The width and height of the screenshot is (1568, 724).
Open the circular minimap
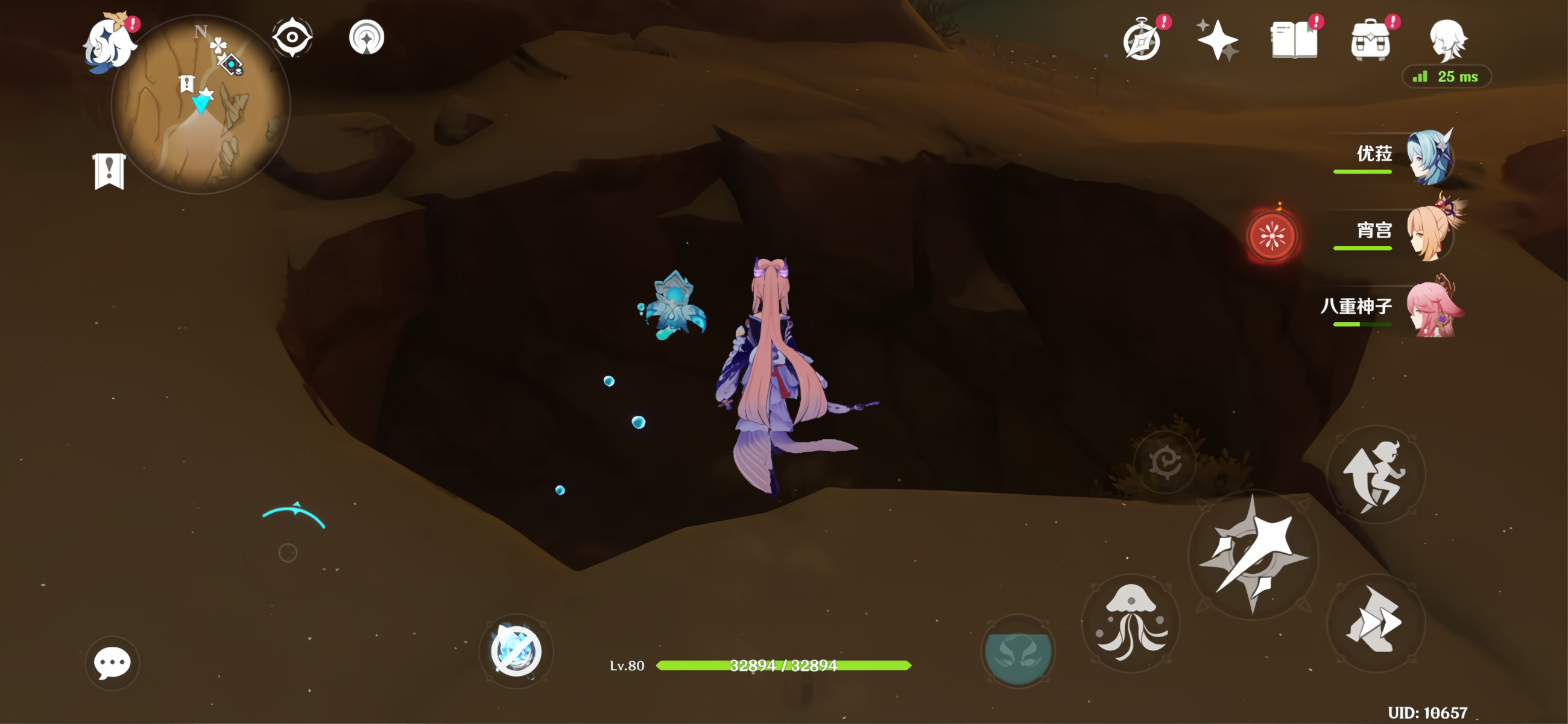click(x=200, y=105)
